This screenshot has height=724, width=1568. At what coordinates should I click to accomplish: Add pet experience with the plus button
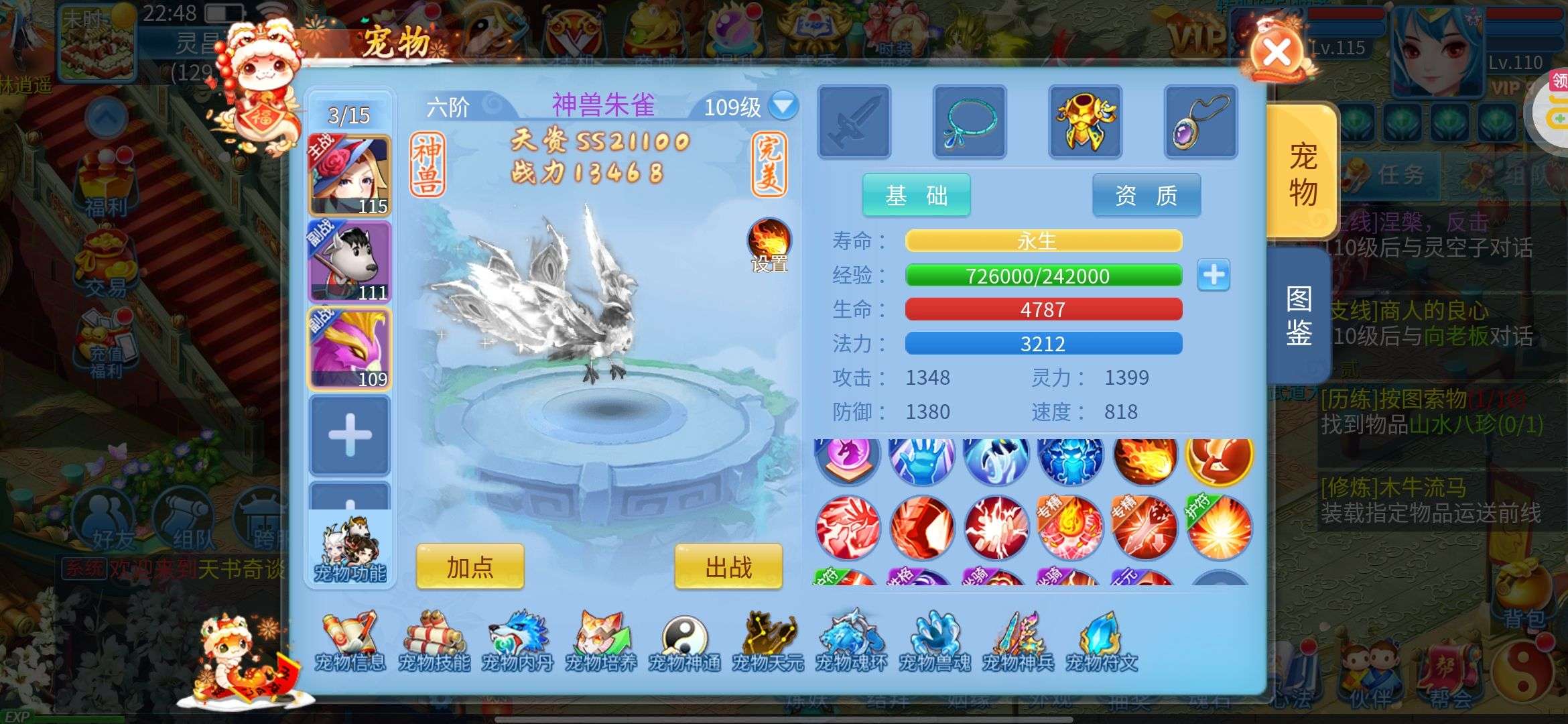pyautogui.click(x=1214, y=275)
